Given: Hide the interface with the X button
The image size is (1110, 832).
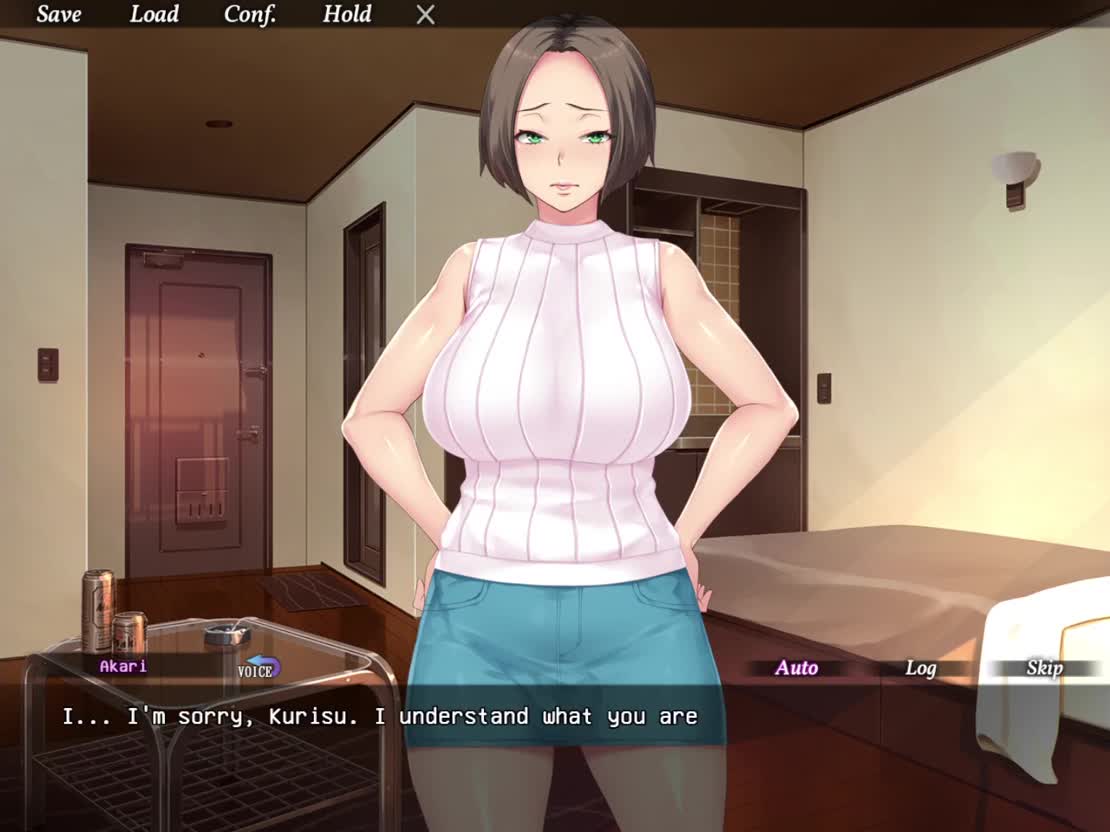Looking at the screenshot, I should pyautogui.click(x=425, y=15).
